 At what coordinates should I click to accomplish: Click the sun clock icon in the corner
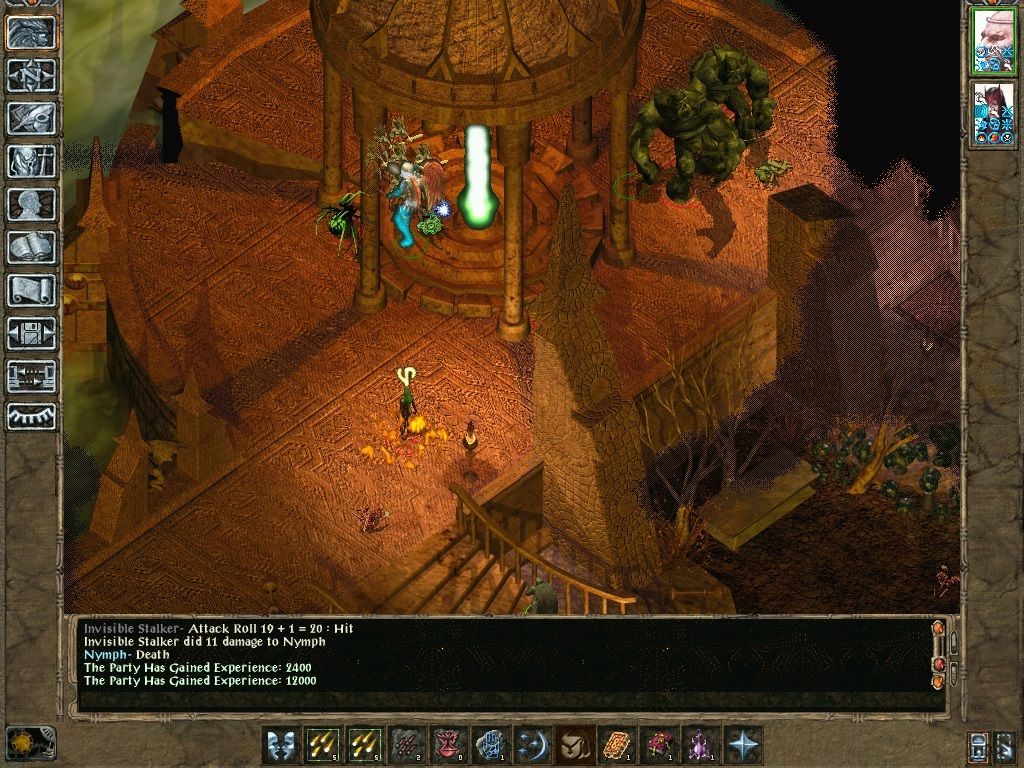click(30, 743)
